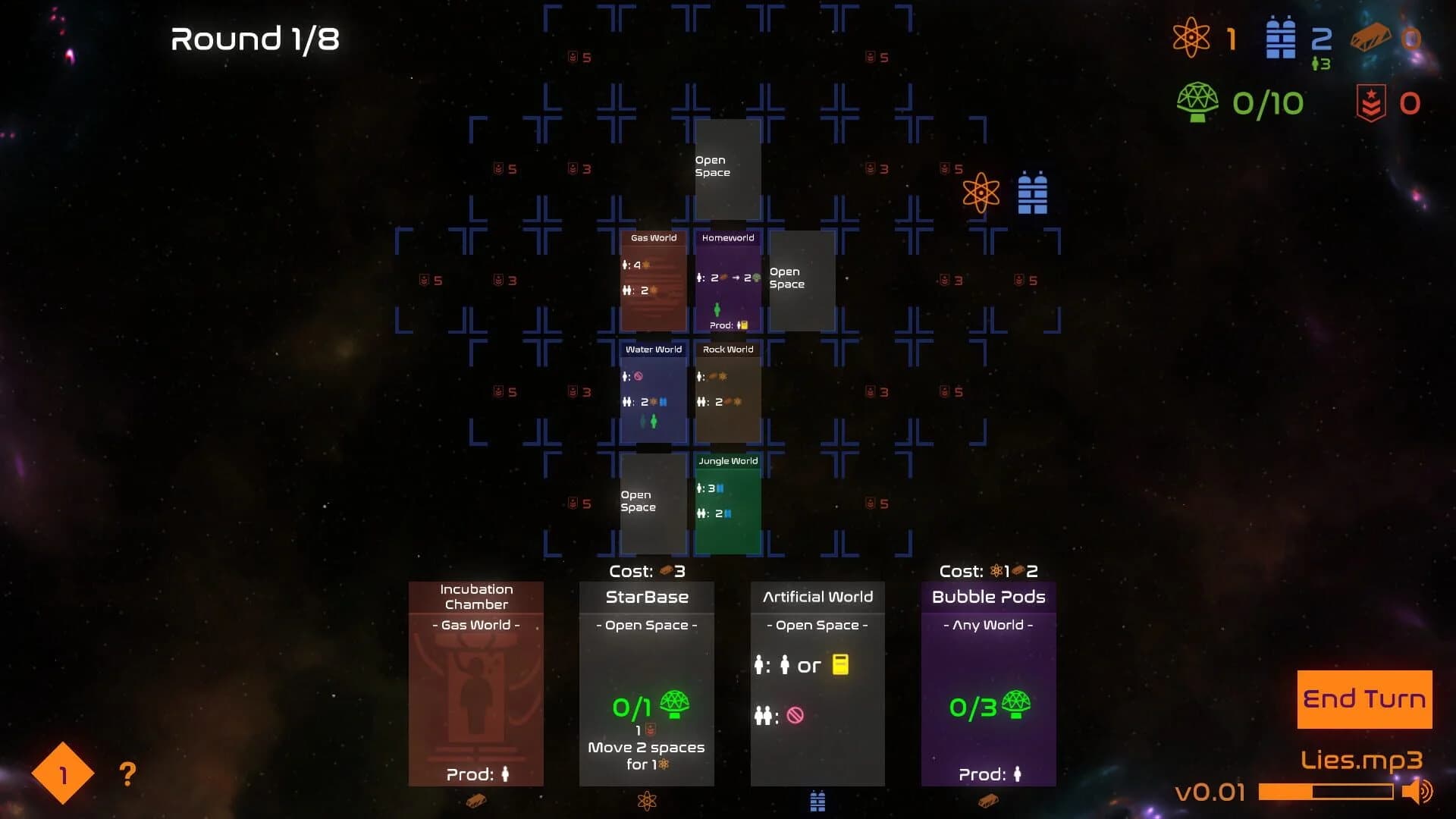Click the Lies.mp3 track label

(1360, 760)
